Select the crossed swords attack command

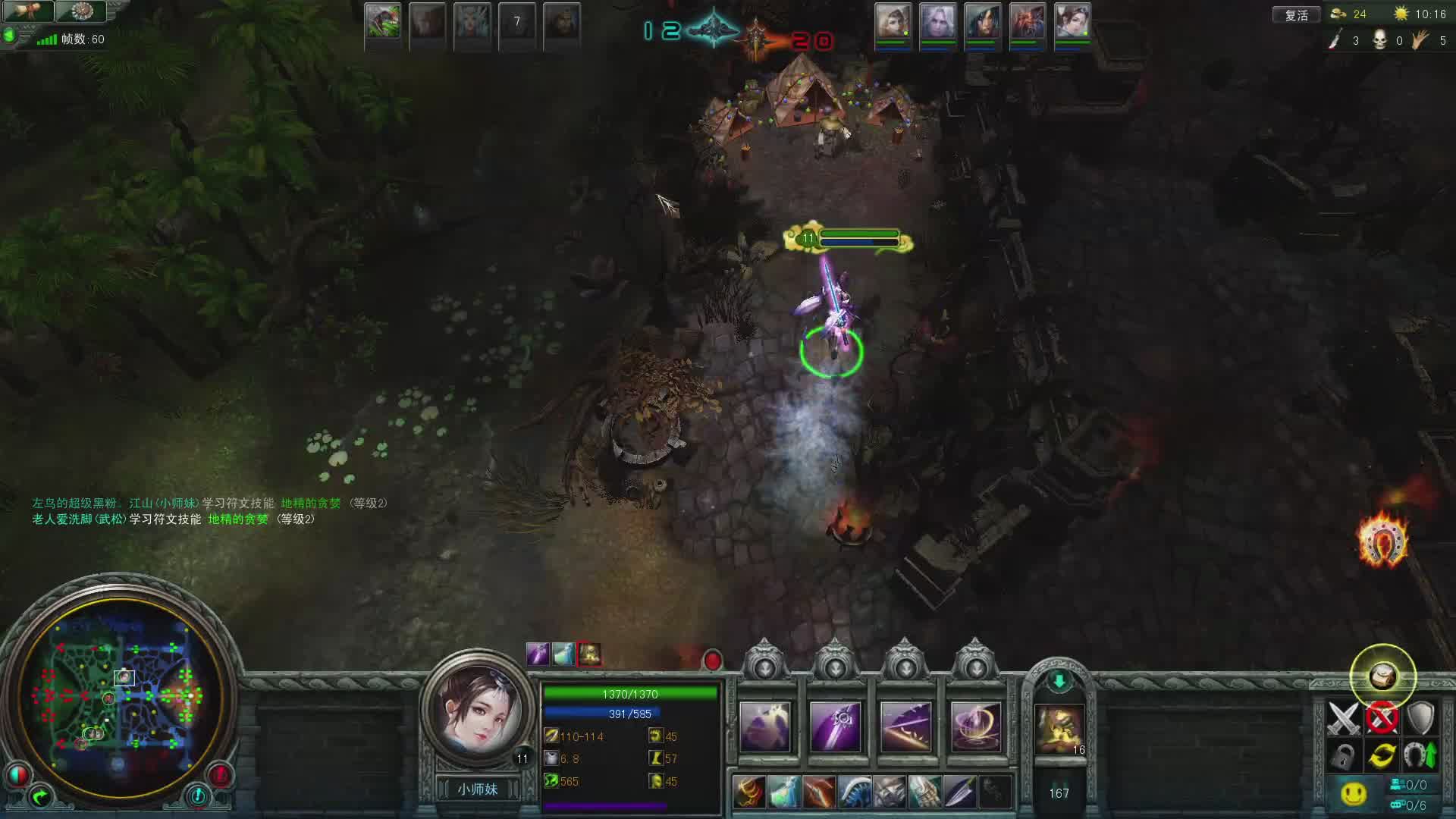point(1343,718)
